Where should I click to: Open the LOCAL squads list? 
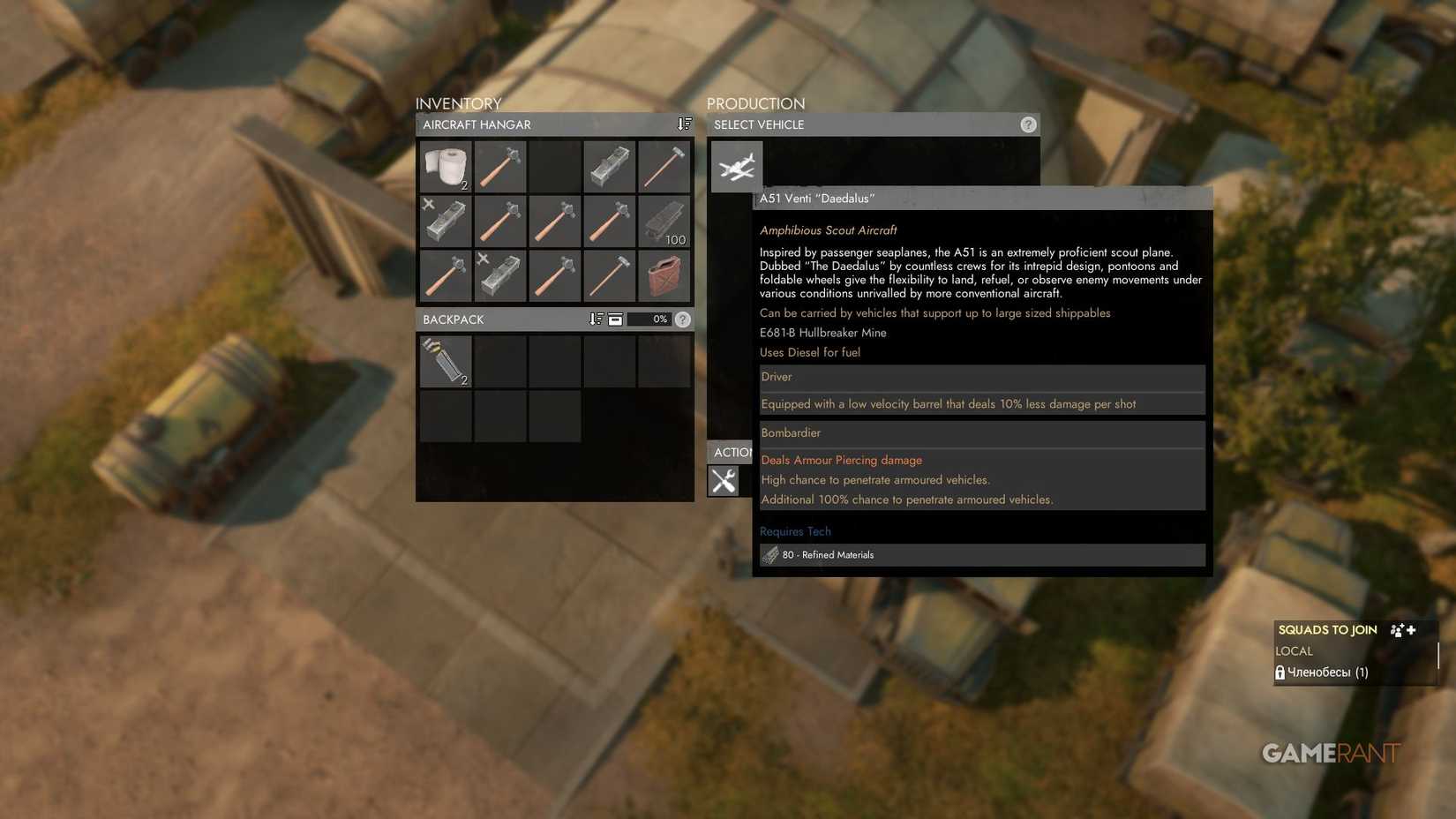(x=1294, y=650)
